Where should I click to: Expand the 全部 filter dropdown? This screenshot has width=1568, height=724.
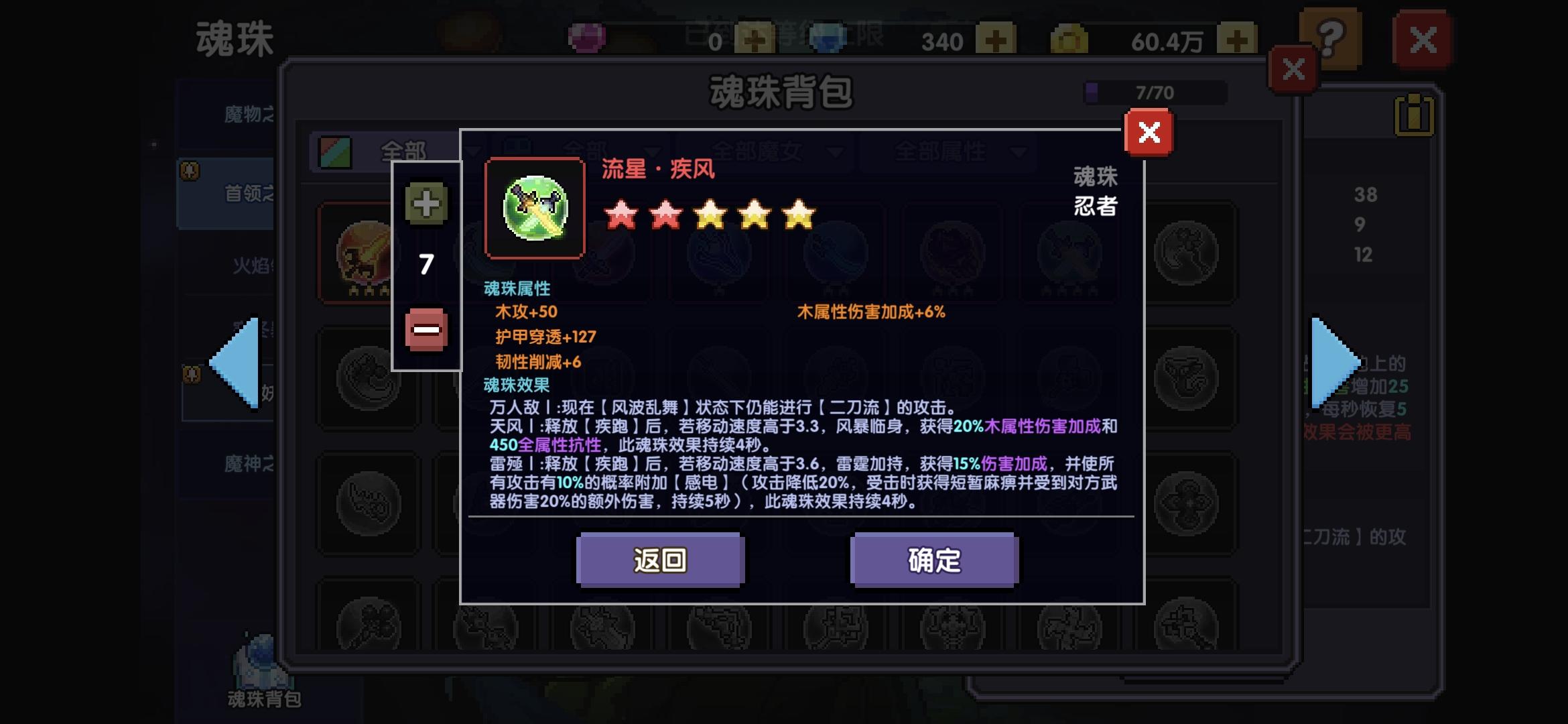402,153
